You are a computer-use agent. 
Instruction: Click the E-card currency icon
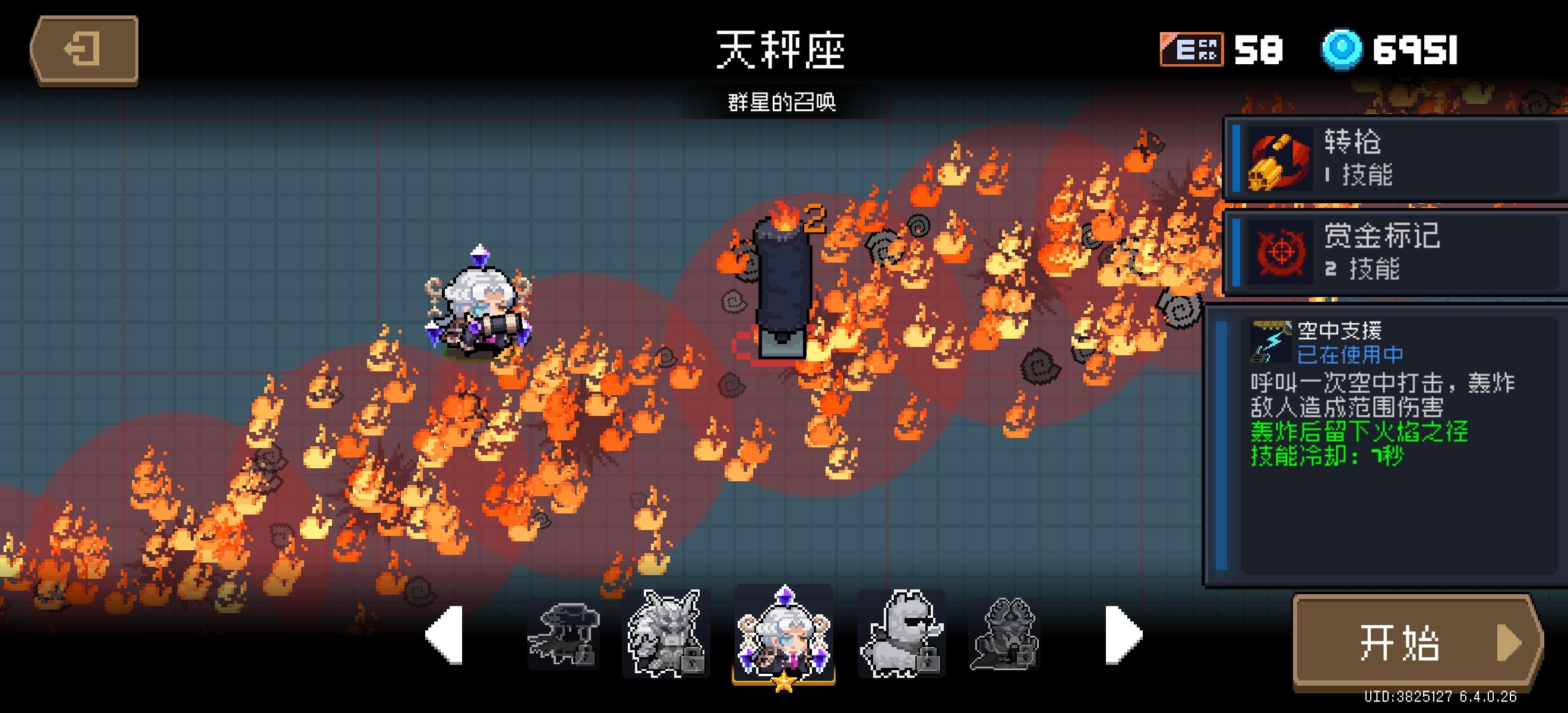(1191, 51)
